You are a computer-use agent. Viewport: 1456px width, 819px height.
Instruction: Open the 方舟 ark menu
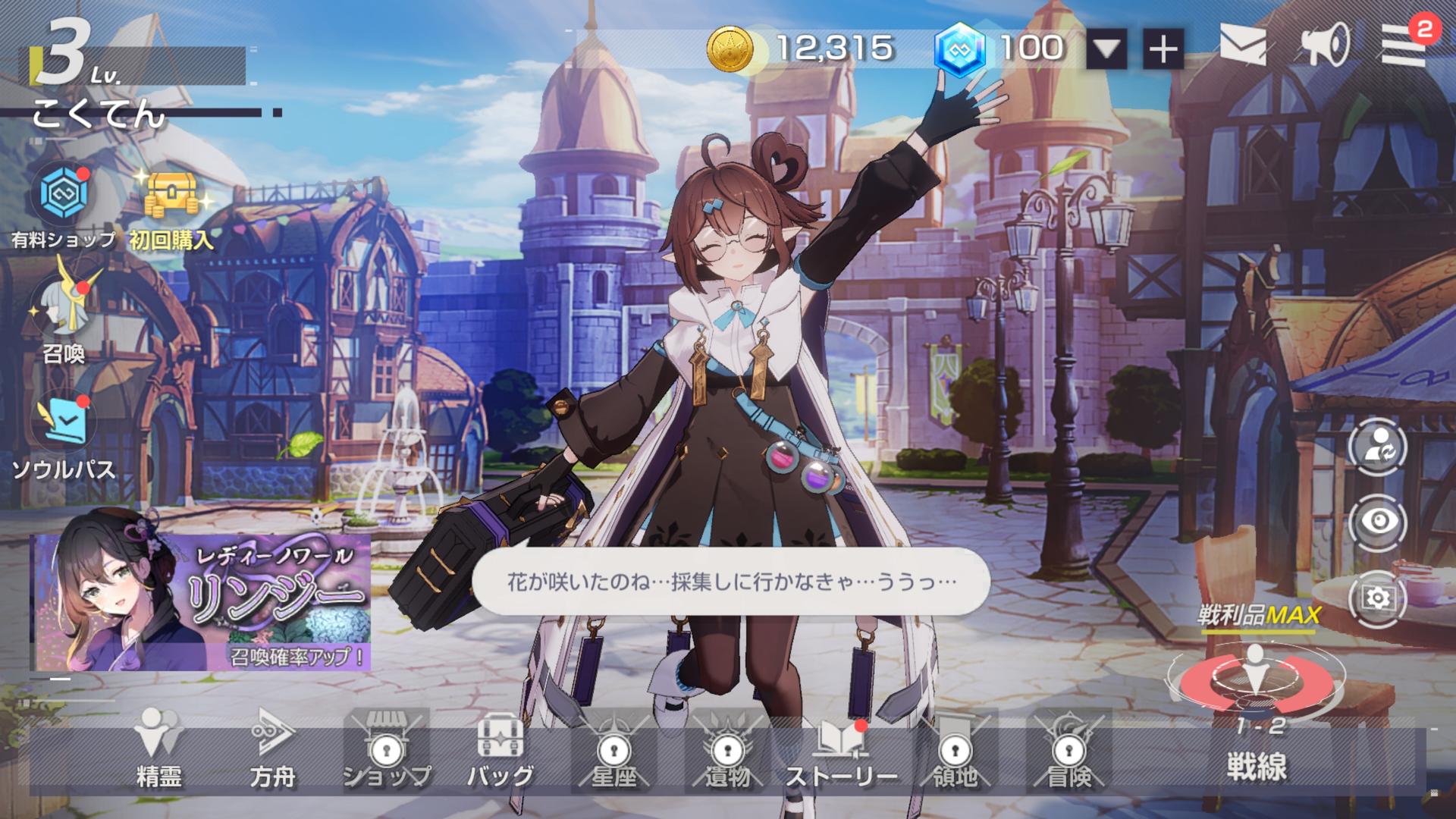pyautogui.click(x=272, y=748)
